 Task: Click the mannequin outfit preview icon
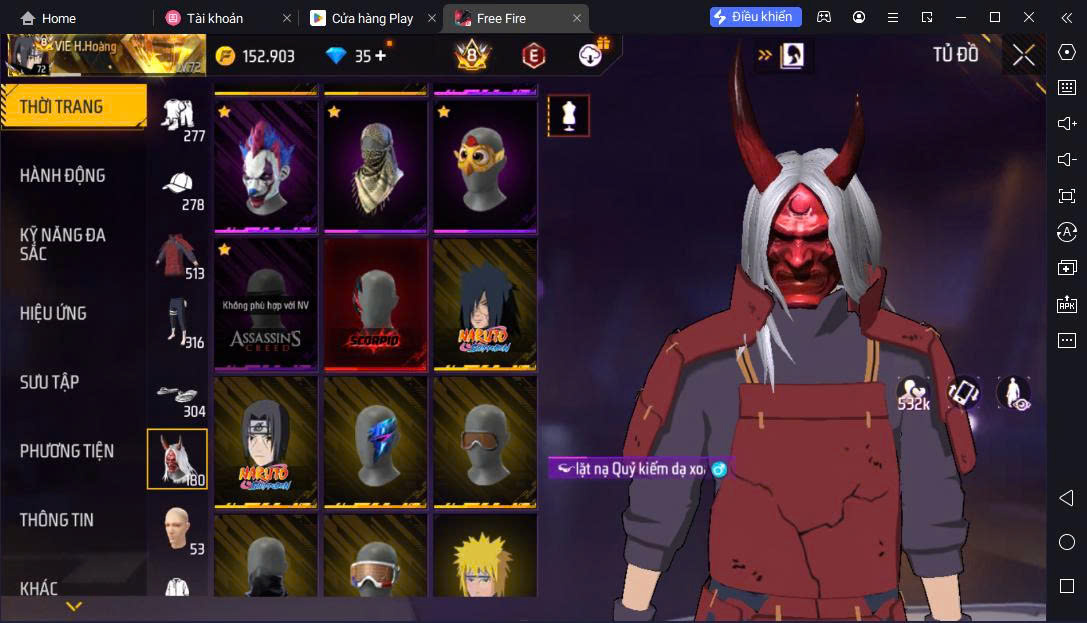pyautogui.click(x=568, y=116)
